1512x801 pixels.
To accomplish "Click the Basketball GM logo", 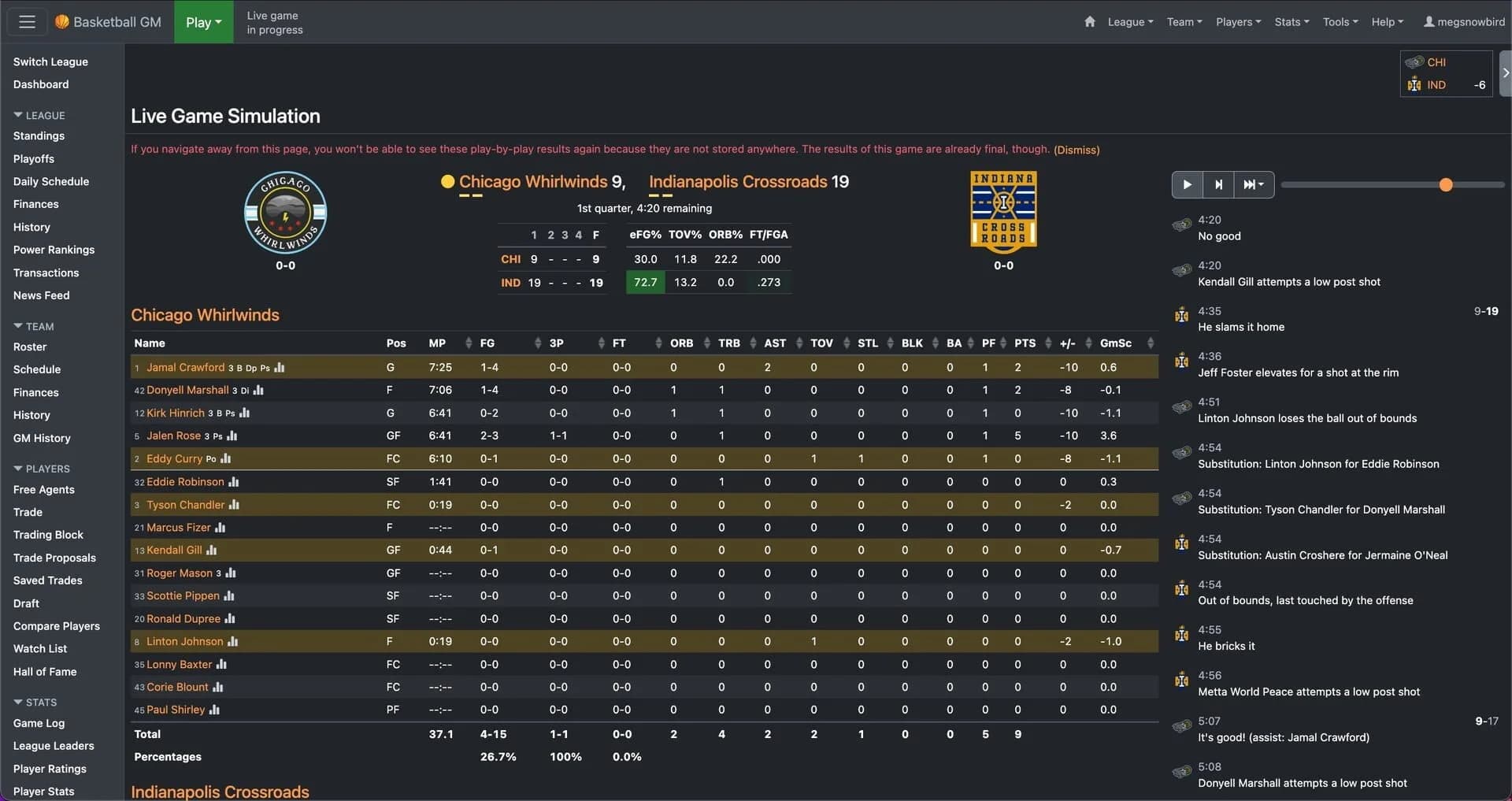I will point(108,21).
